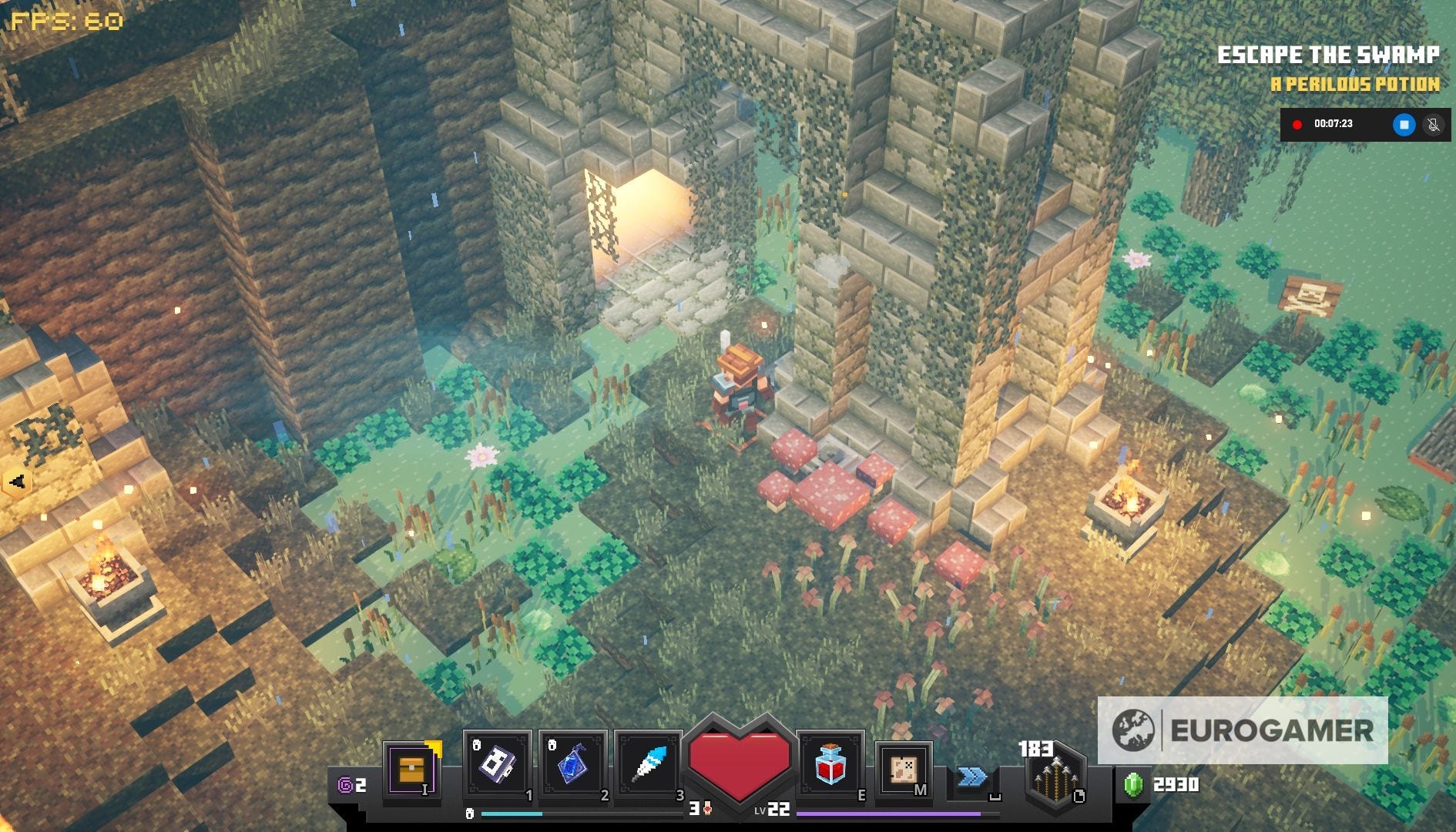Stop the recording with the blue square button
The image size is (1456, 832).
pos(1404,125)
